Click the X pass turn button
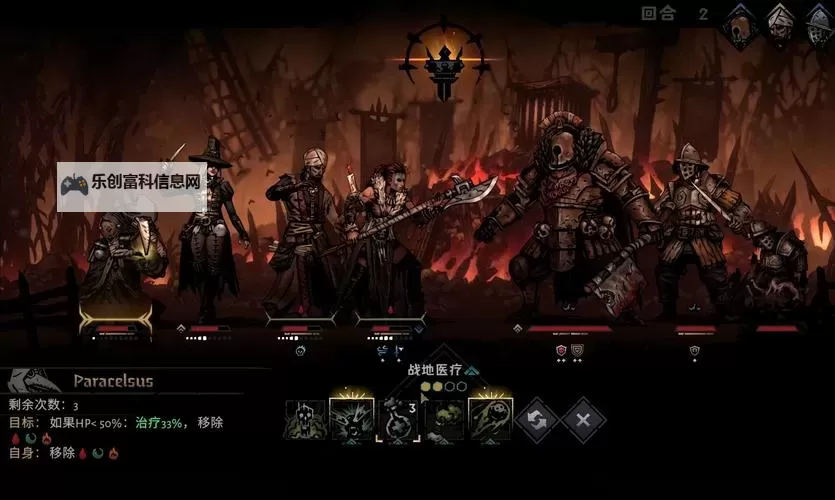Viewport: 835px width, 500px height. tap(583, 419)
